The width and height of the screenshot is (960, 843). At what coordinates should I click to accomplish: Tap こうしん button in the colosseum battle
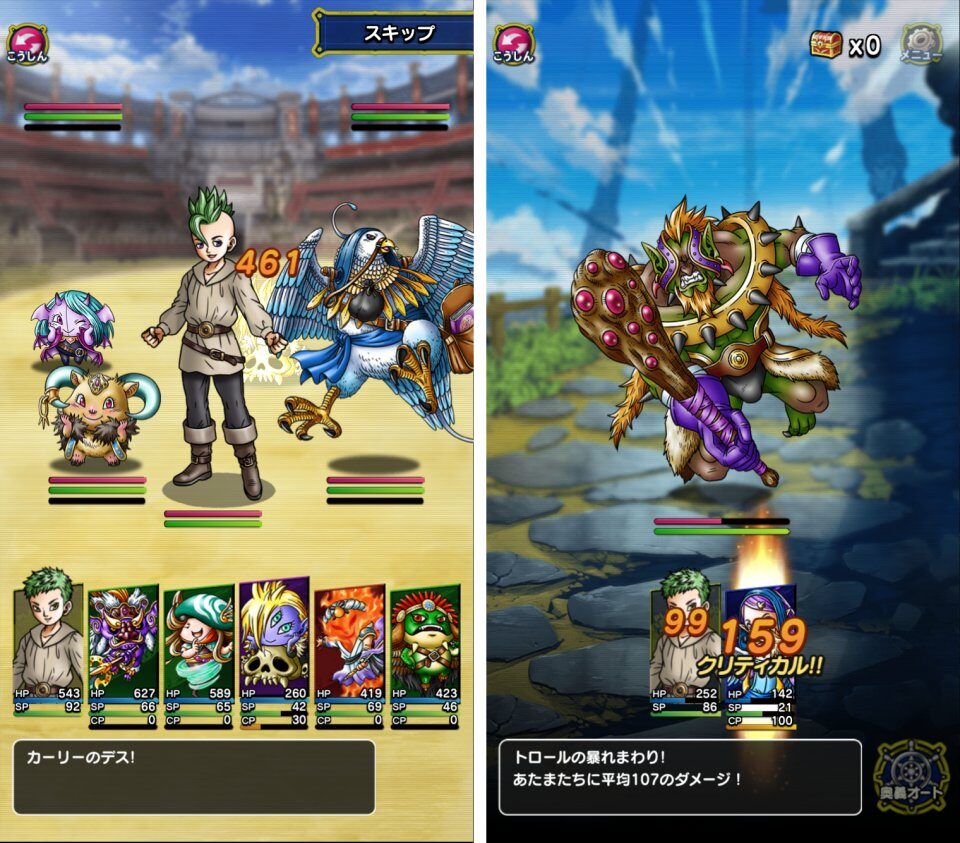pos(27,42)
